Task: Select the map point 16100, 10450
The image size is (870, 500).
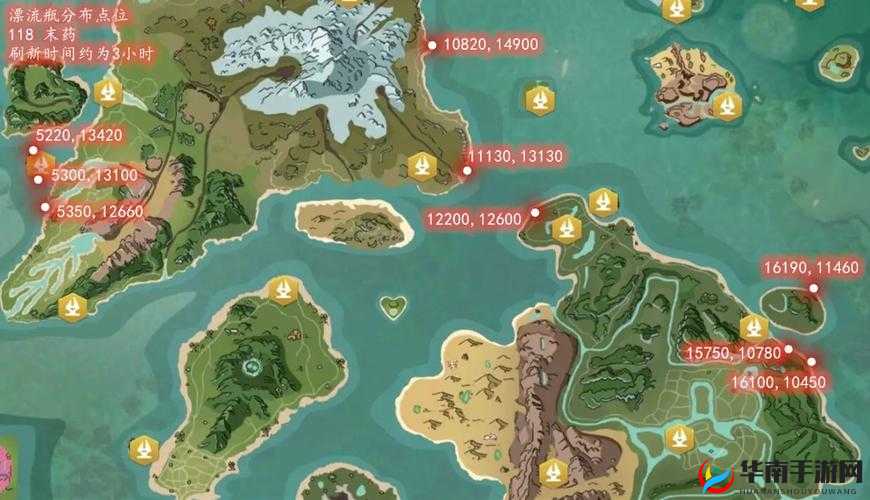Action: point(811,362)
